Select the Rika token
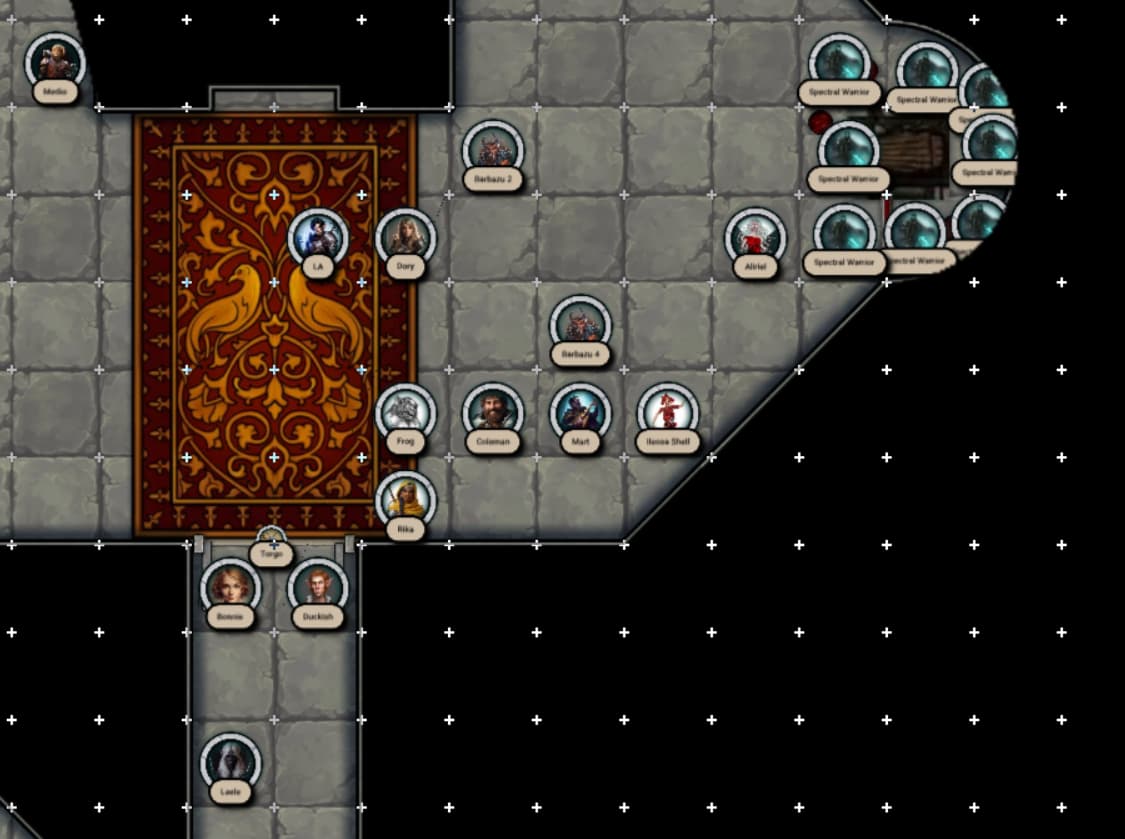The width and height of the screenshot is (1125, 839). tap(405, 501)
